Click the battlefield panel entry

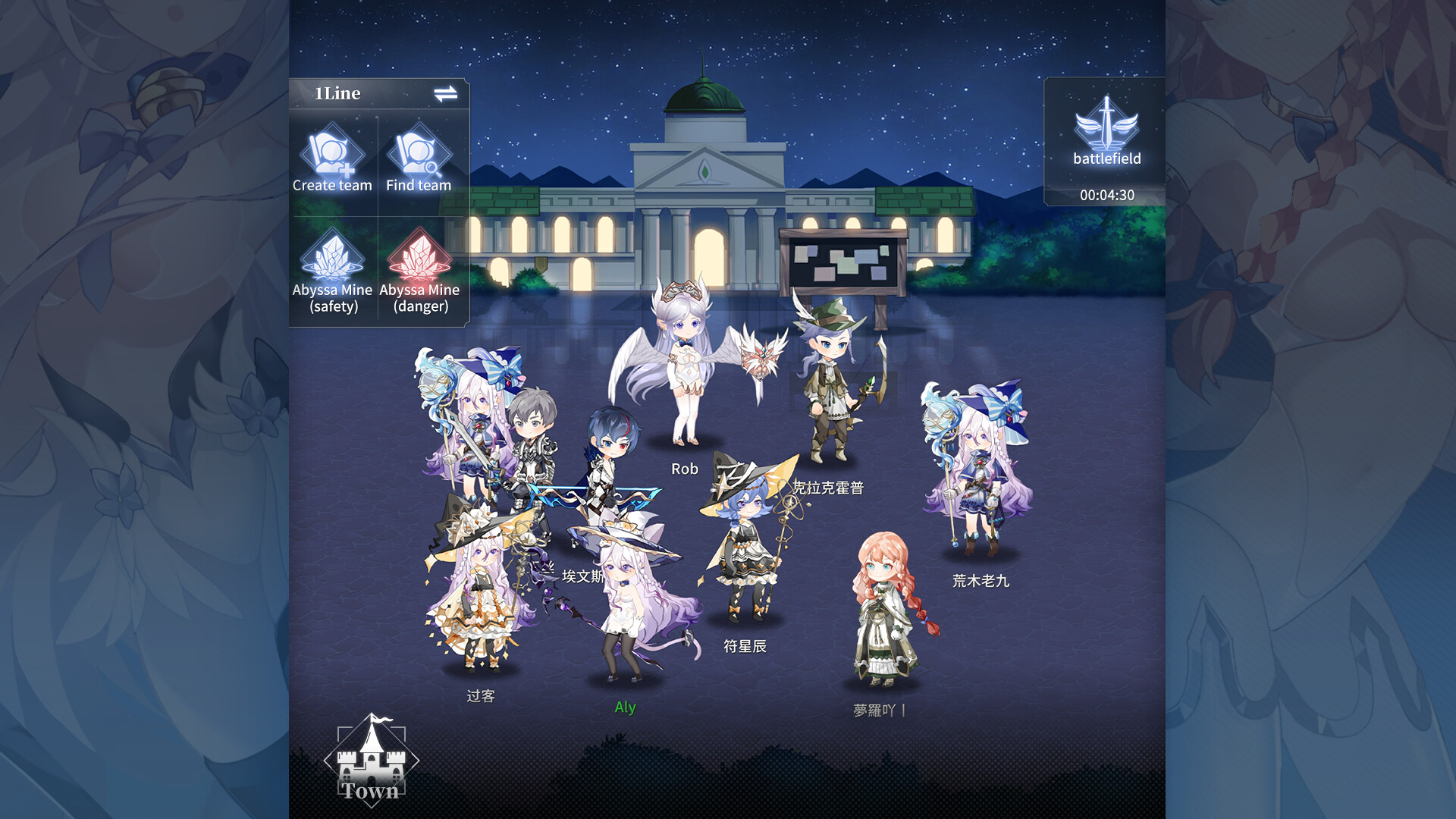[x=1104, y=140]
